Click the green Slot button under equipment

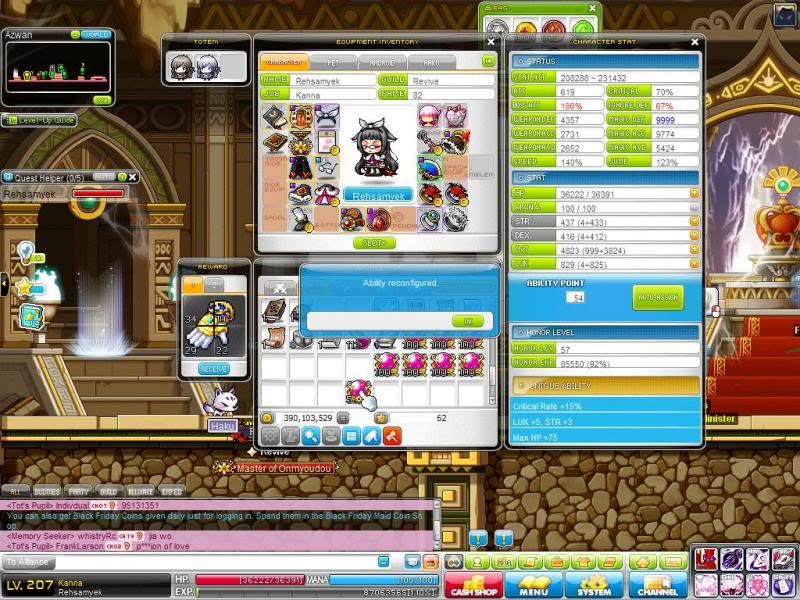click(x=374, y=243)
